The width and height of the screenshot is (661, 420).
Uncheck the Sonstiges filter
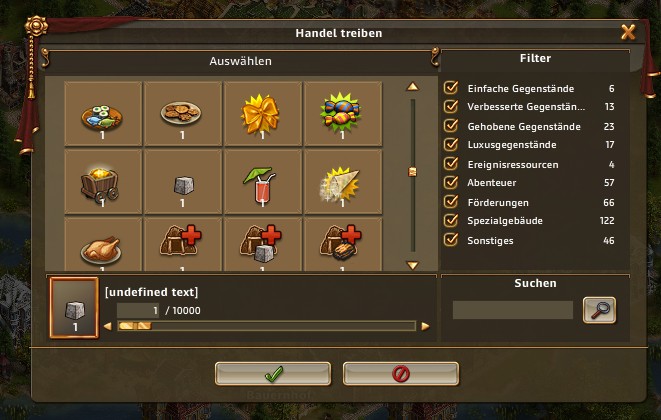coord(451,240)
